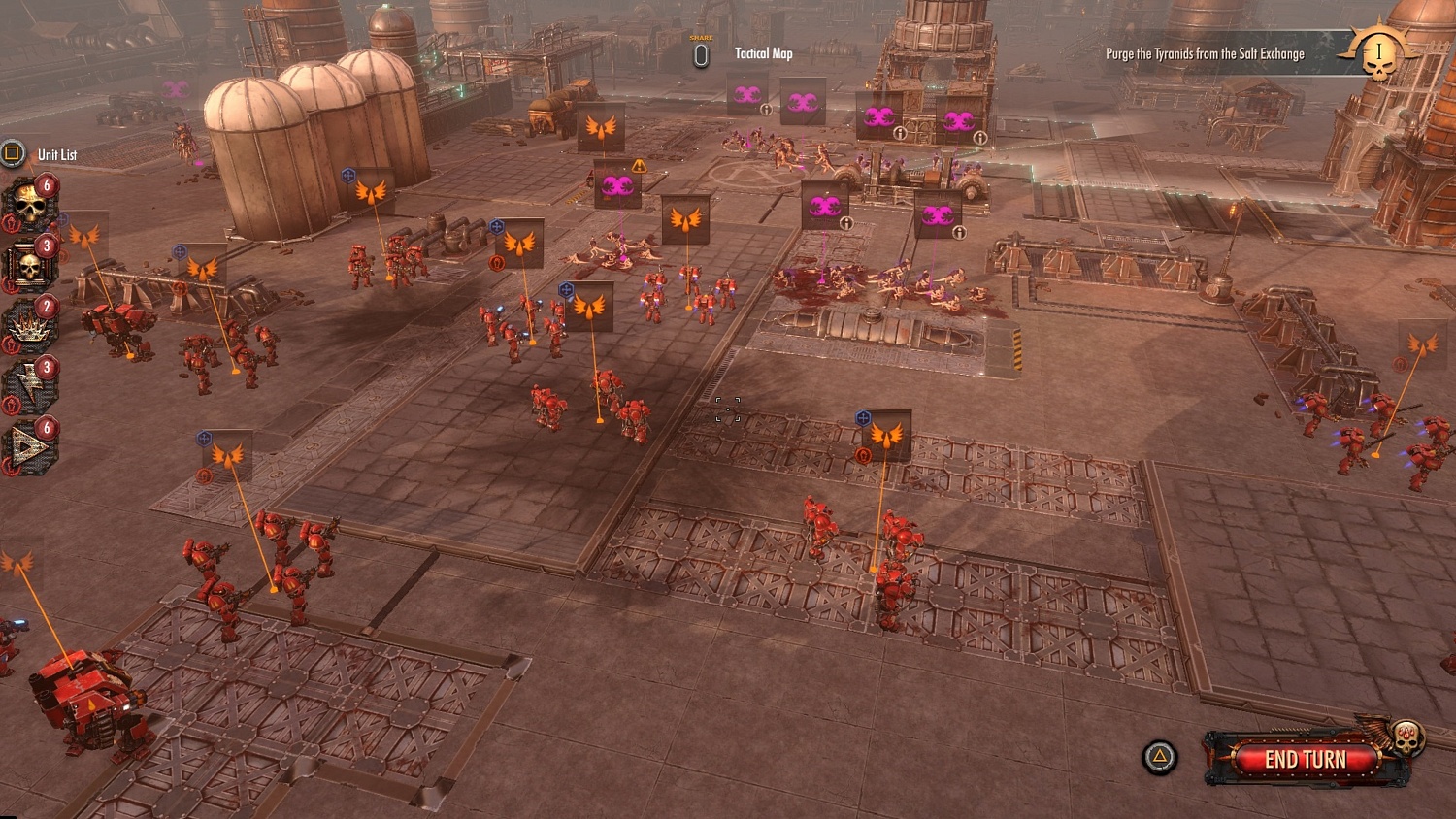1456x819 pixels.
Task: Click the triangle command button near End Turn
Action: click(x=1159, y=756)
